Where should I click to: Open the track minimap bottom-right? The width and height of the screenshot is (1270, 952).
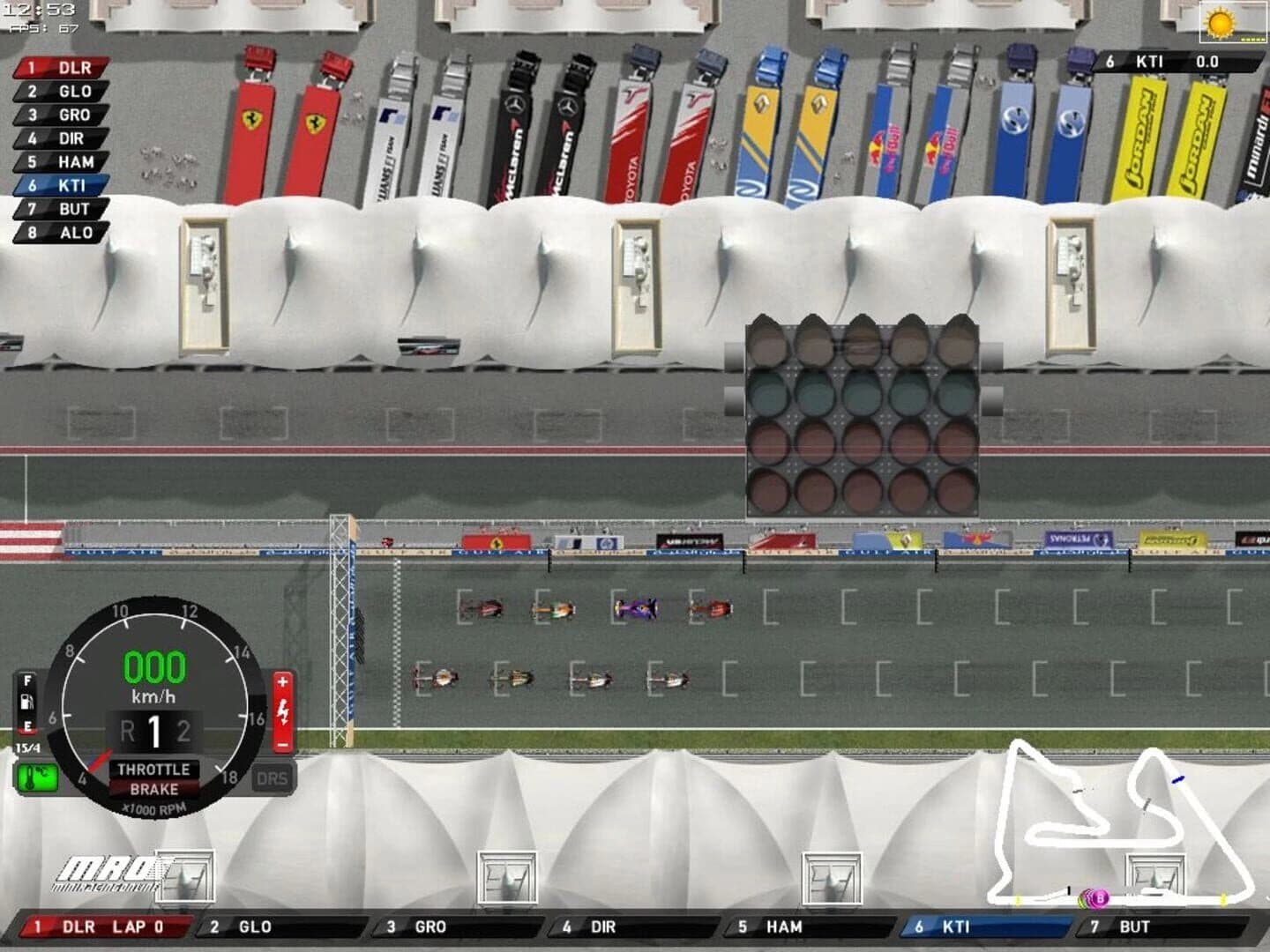coord(1120,824)
